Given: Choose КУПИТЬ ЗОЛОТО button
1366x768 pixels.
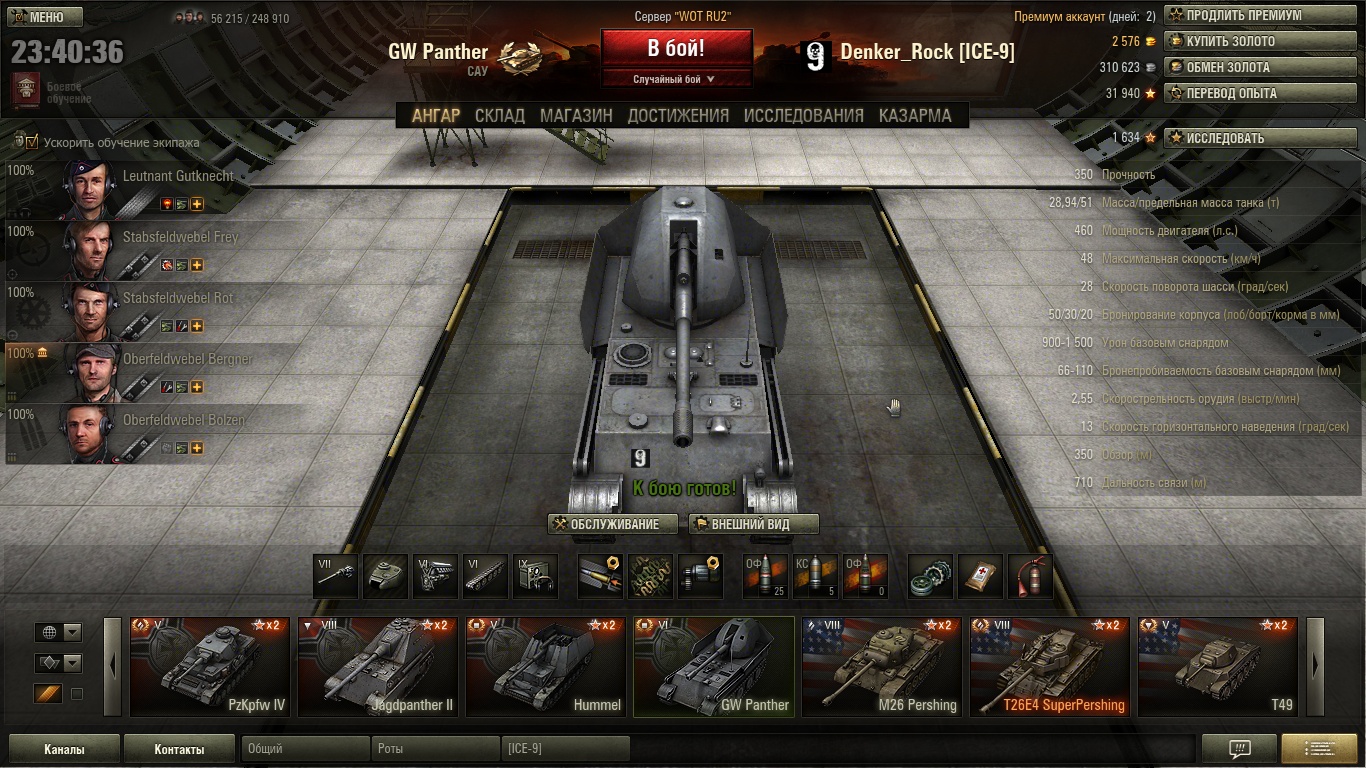Looking at the screenshot, I should tap(1260, 42).
